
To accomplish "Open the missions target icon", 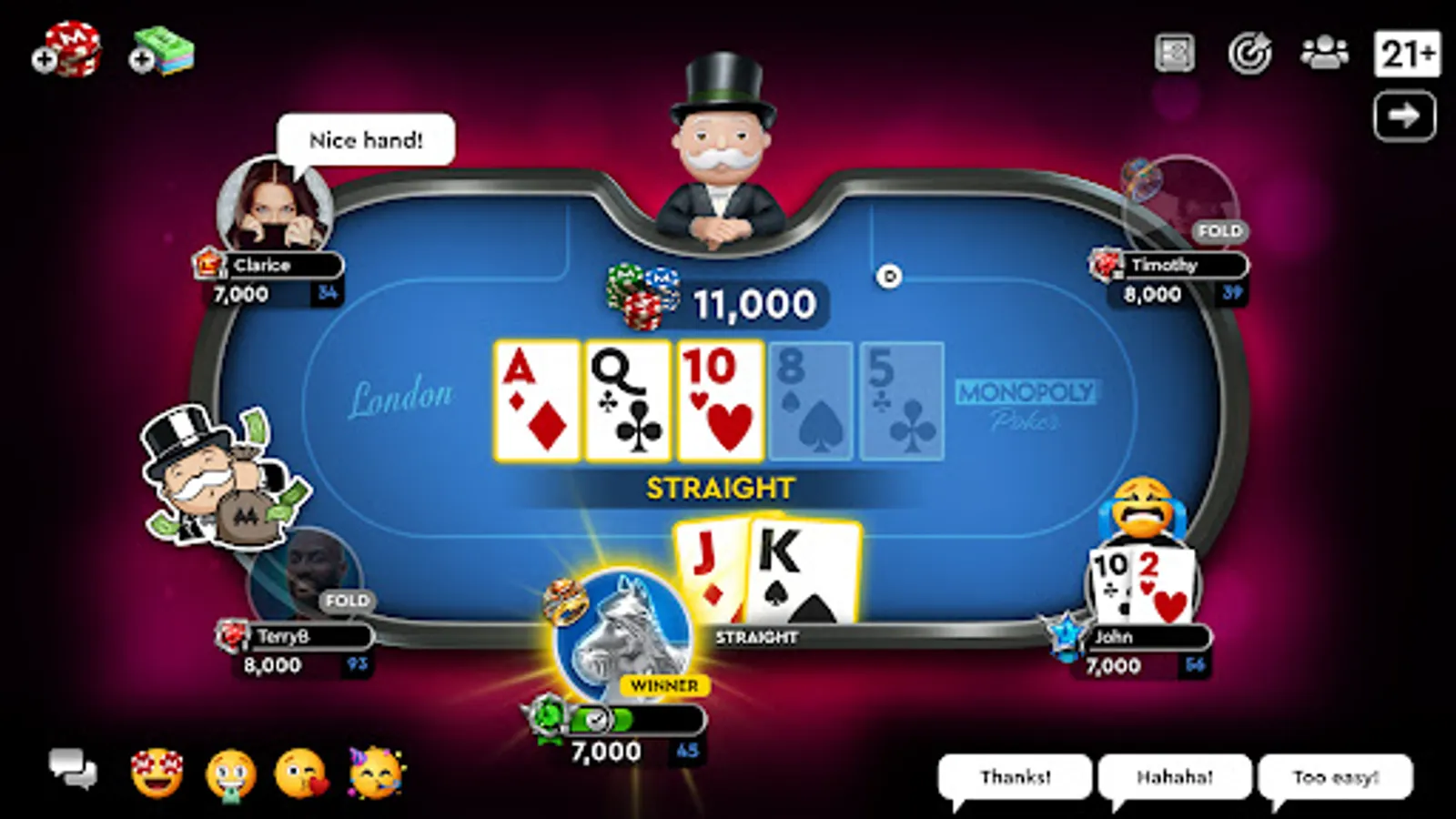I will pos(1250,52).
